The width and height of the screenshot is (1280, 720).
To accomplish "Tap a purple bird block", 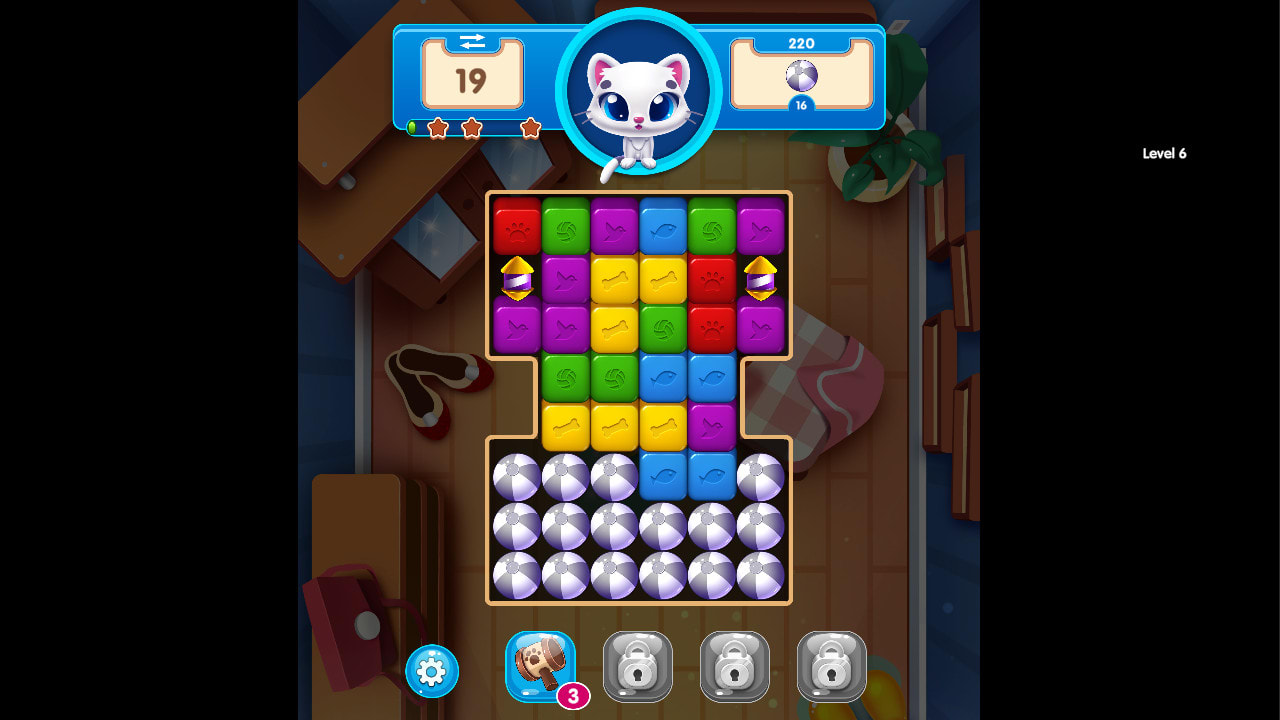I will [611, 226].
